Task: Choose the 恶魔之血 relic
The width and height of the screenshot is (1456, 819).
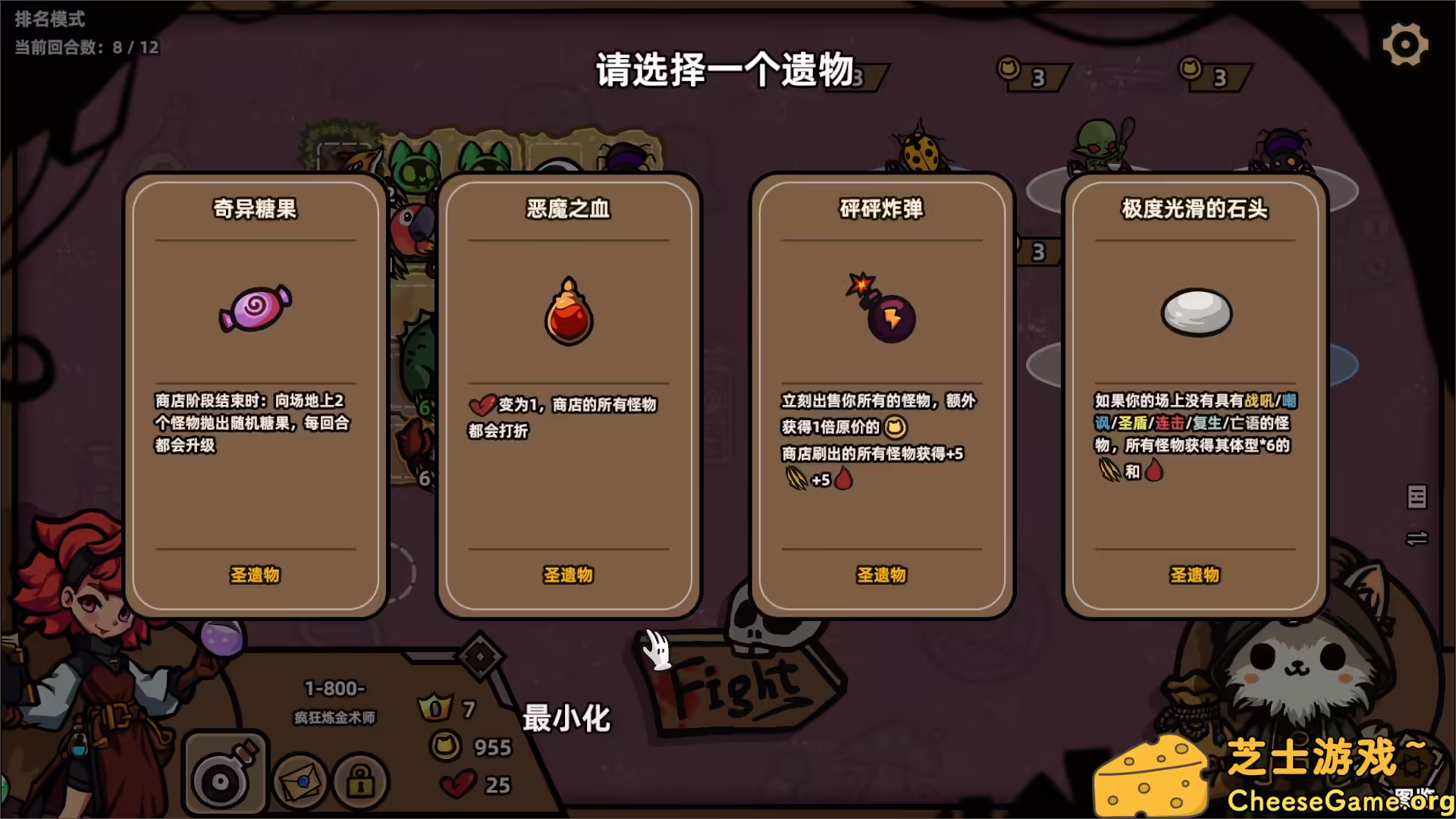Action: pos(568,394)
